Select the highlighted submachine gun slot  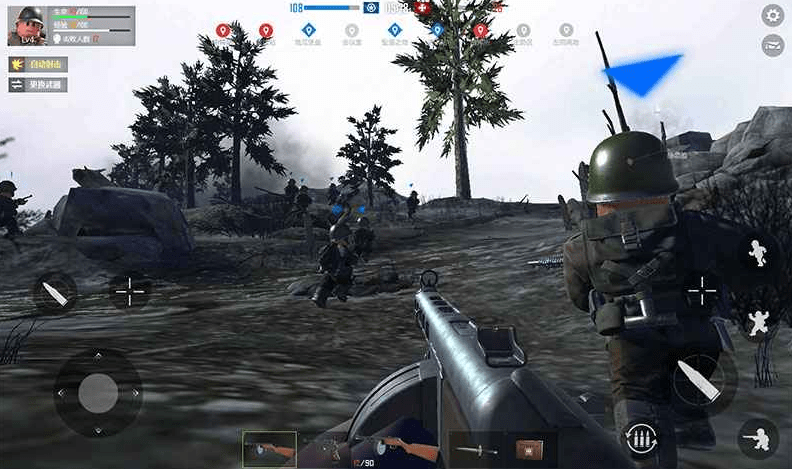(270, 449)
